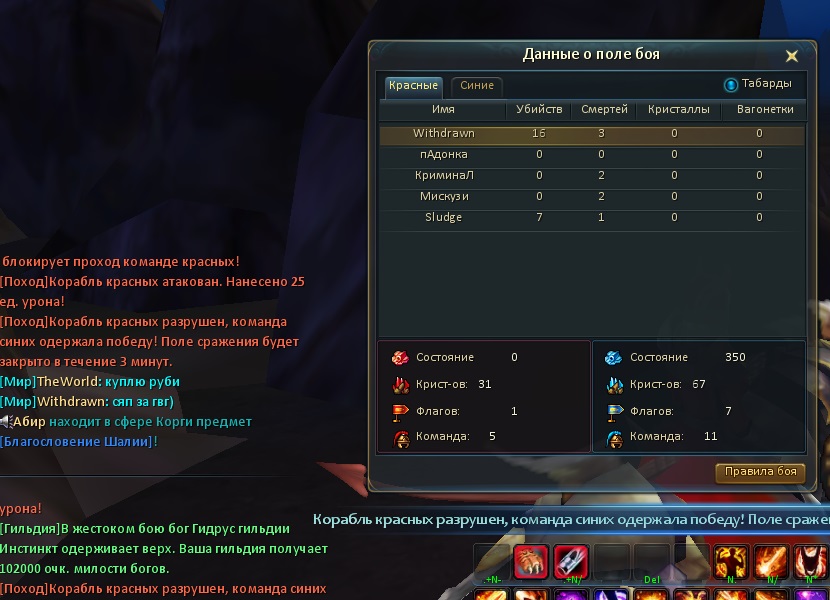The height and width of the screenshot is (600, 830).
Task: Sort the table by Имя column
Action: click(x=443, y=110)
